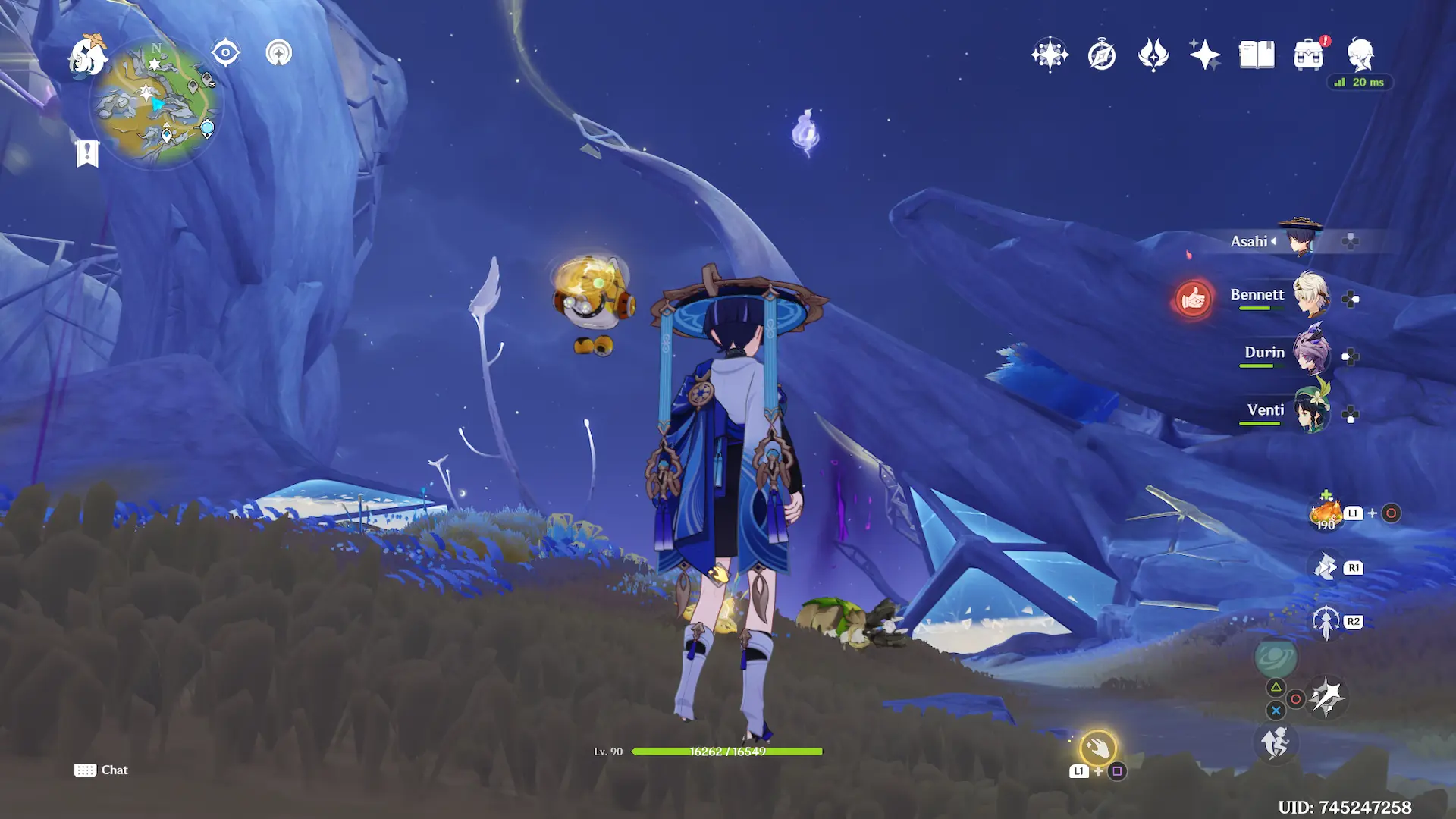Open the adventurer handbook book icon
Viewport: 1456px width, 819px height.
1257,55
